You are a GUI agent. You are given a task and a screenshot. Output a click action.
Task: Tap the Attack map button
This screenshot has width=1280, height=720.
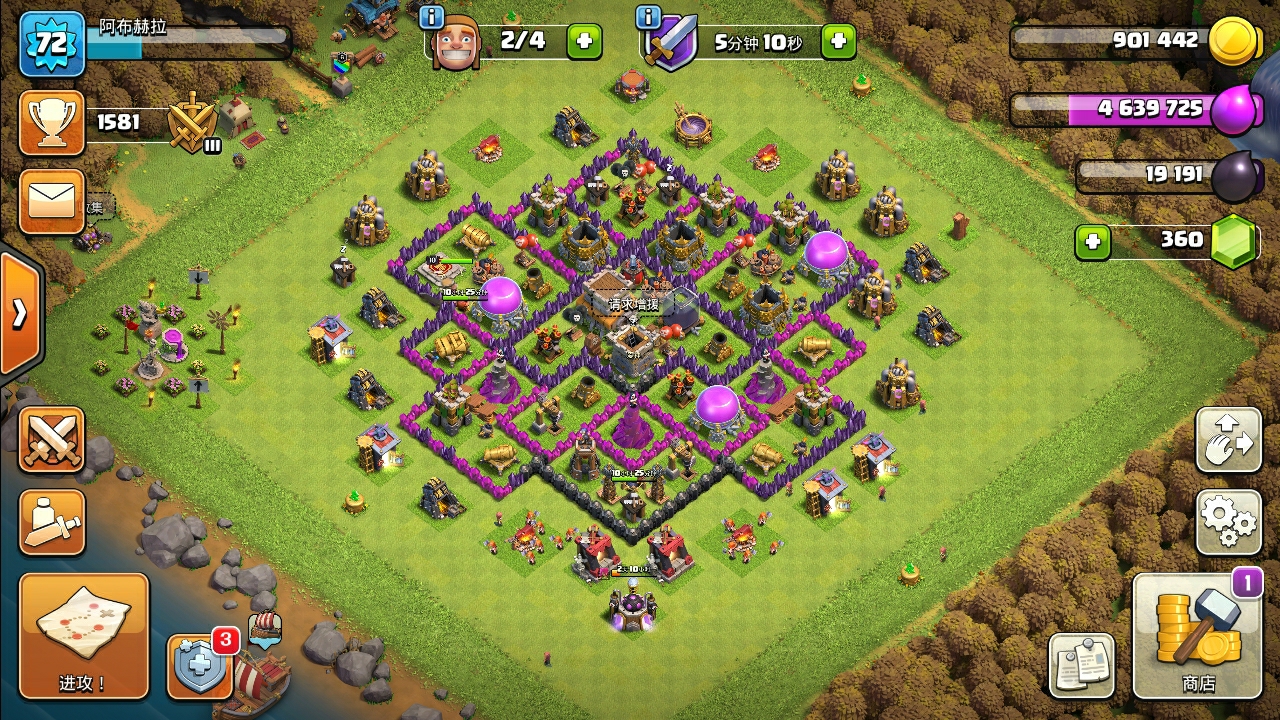coord(84,636)
